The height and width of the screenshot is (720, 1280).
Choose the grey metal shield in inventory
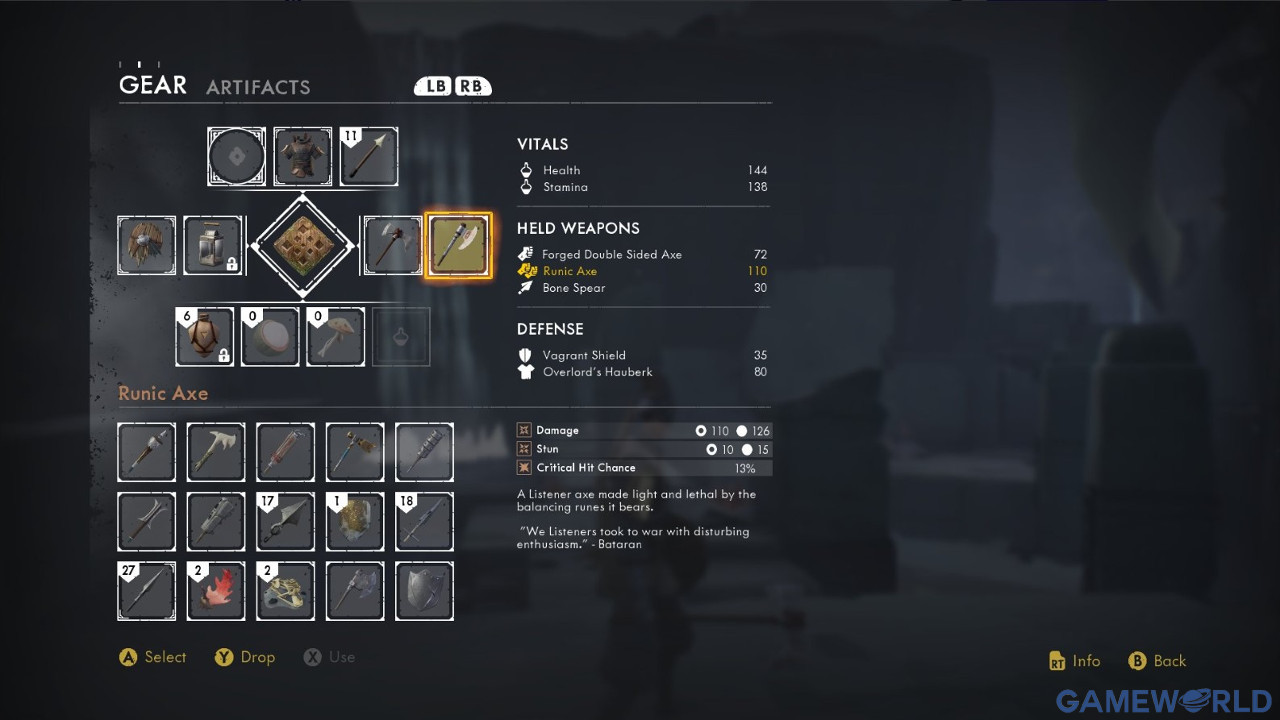pyautogui.click(x=424, y=591)
